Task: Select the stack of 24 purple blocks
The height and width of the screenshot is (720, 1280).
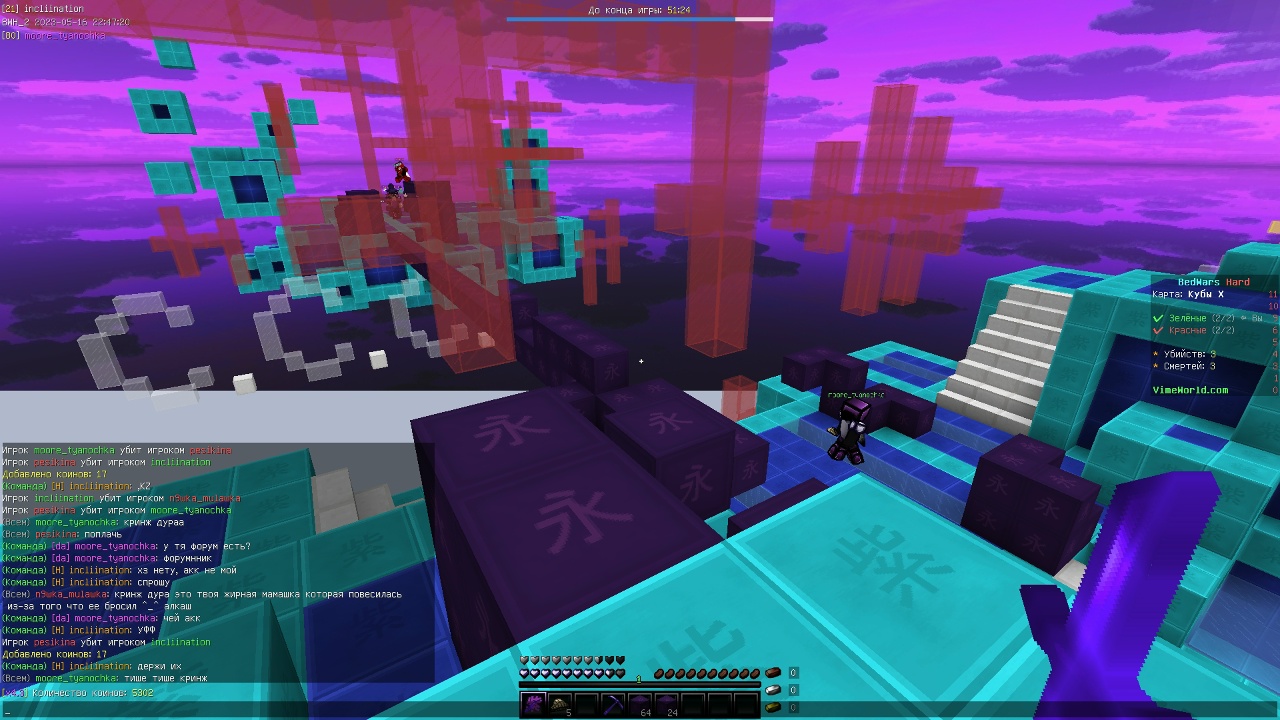Action: (665, 703)
